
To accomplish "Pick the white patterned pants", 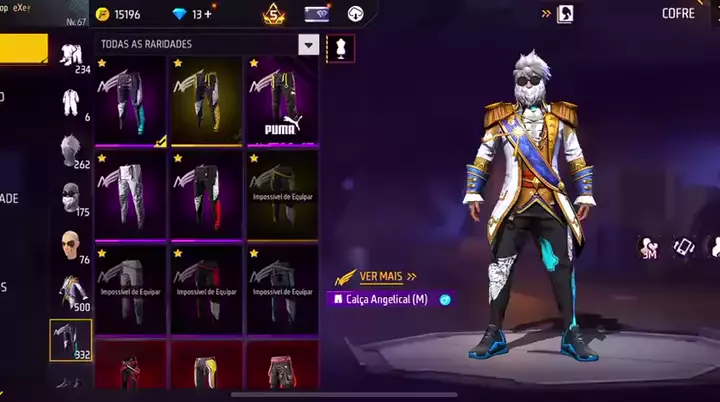I will 130,194.
